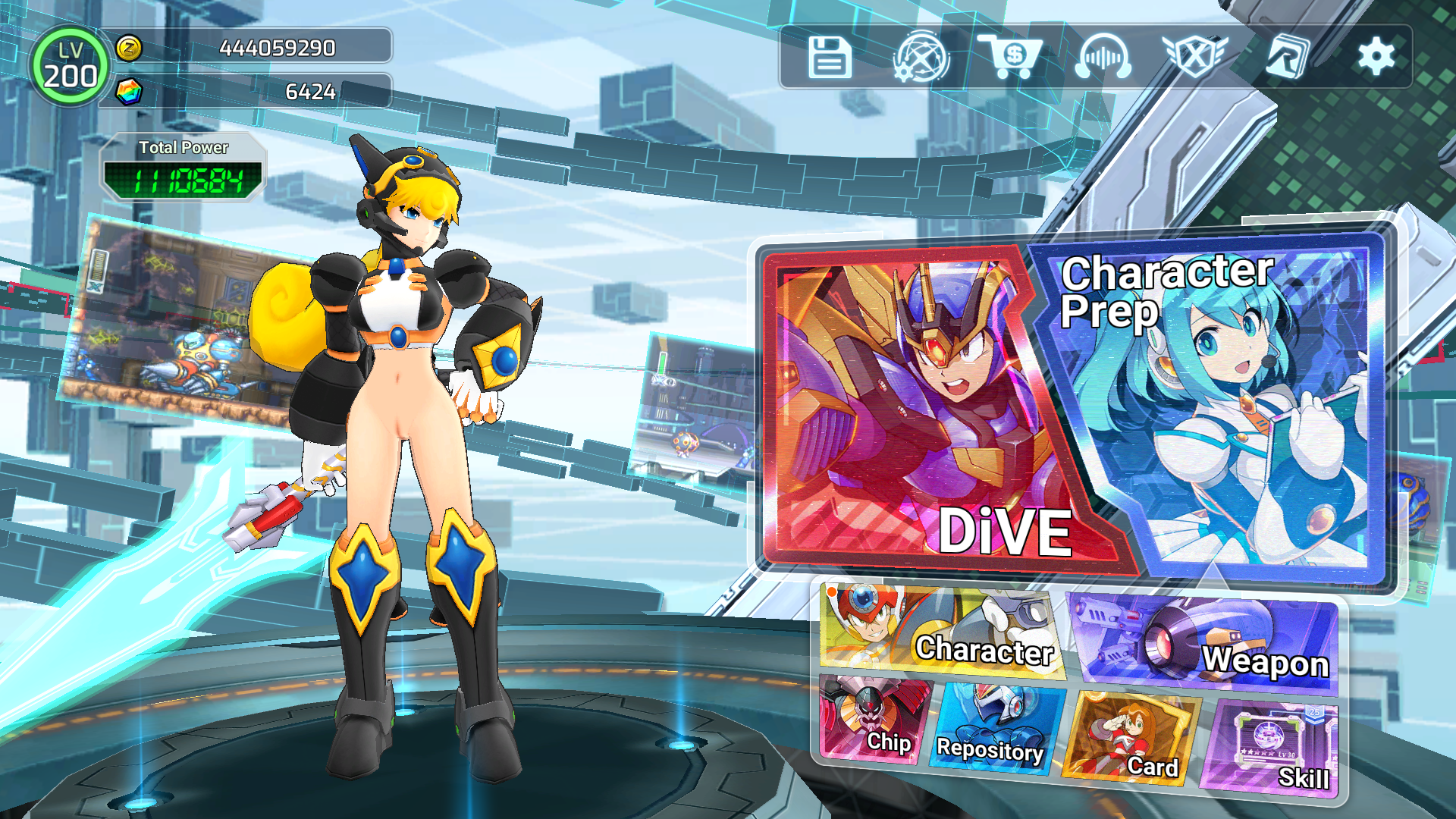Open the Weapon menu tile
This screenshot has width=1456, height=819.
(1206, 645)
